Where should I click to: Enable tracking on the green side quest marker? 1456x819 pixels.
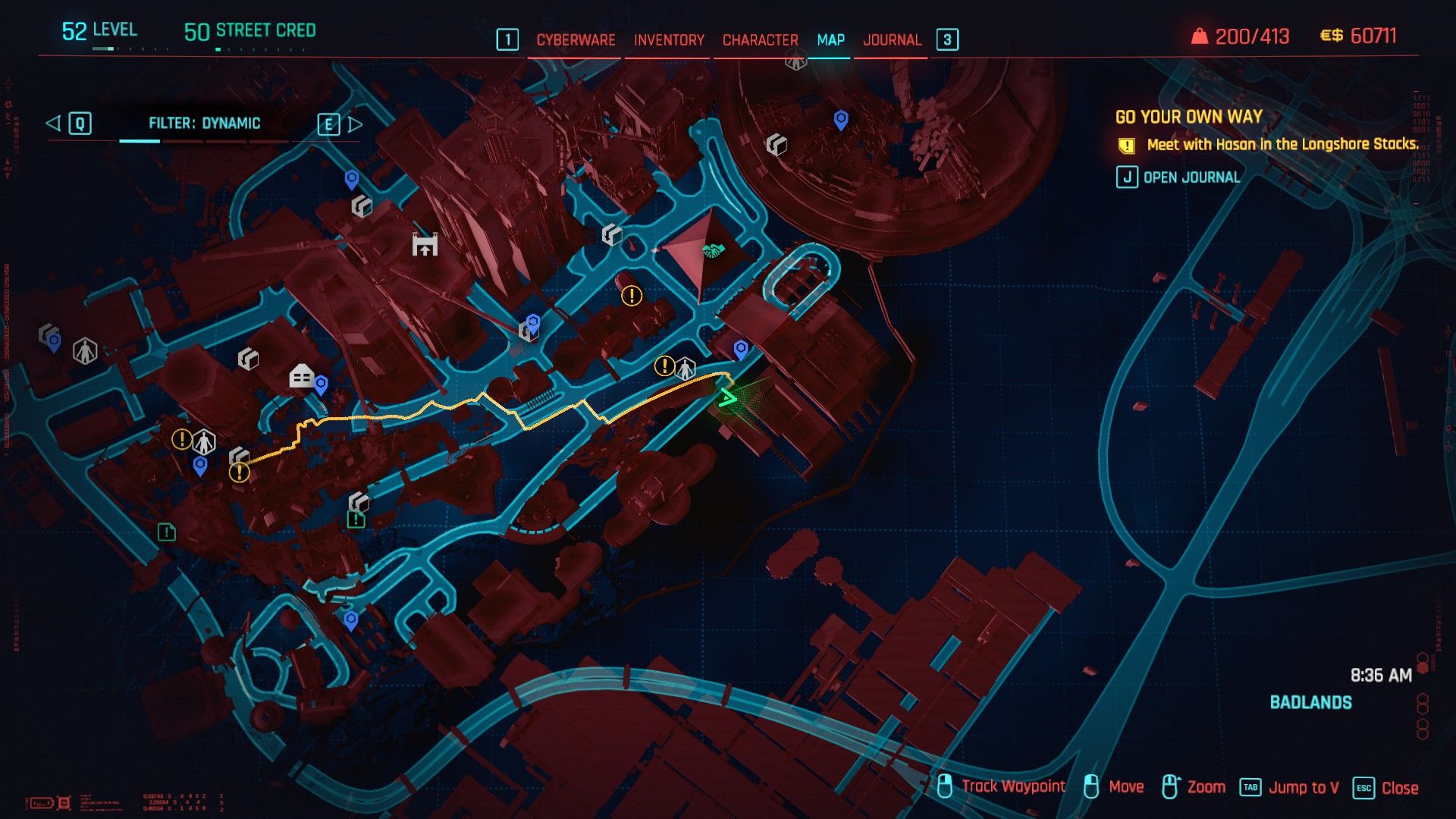(166, 533)
